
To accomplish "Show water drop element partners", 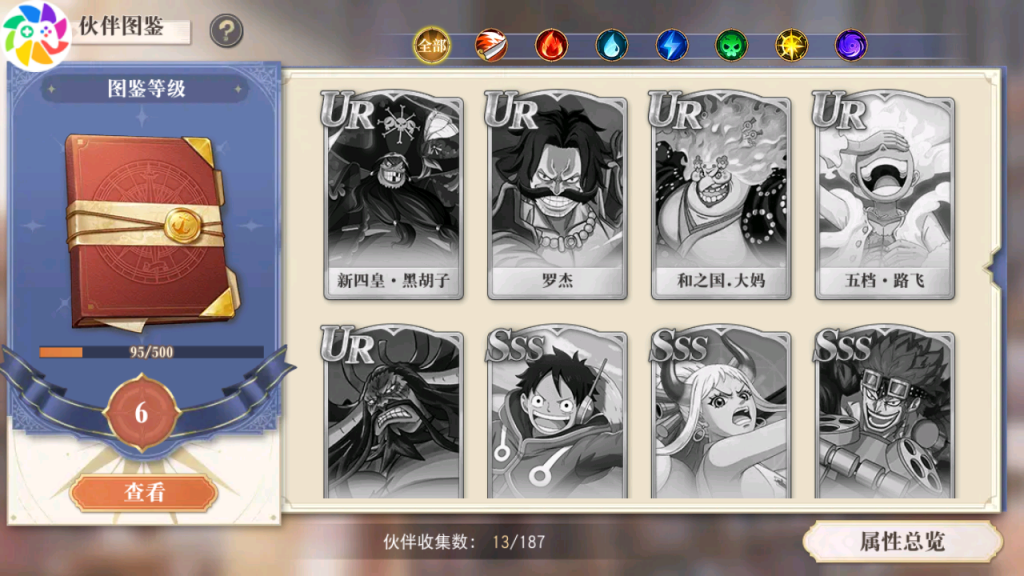I will point(611,45).
